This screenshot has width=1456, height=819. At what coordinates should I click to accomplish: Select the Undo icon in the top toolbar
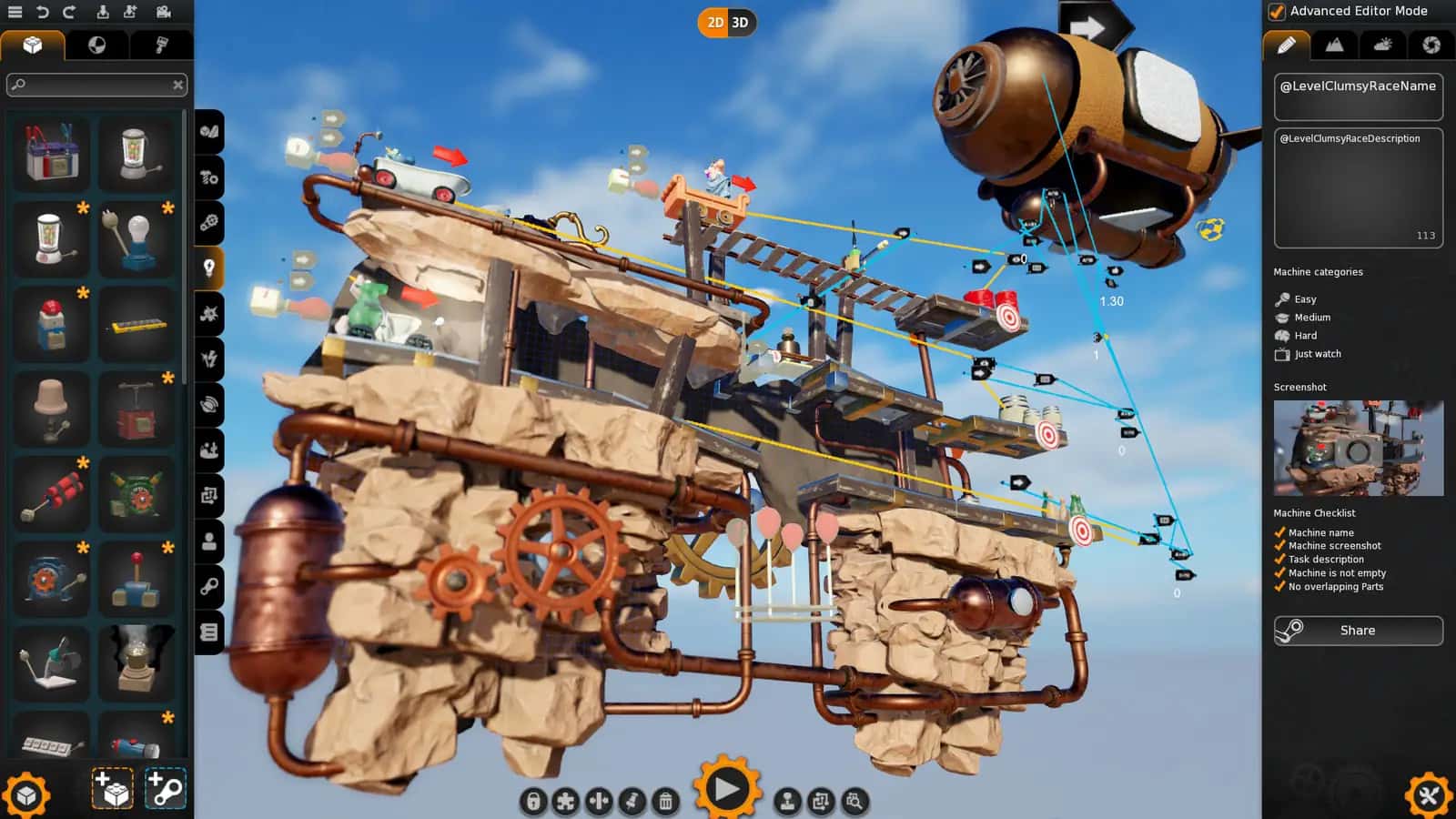coord(43,12)
